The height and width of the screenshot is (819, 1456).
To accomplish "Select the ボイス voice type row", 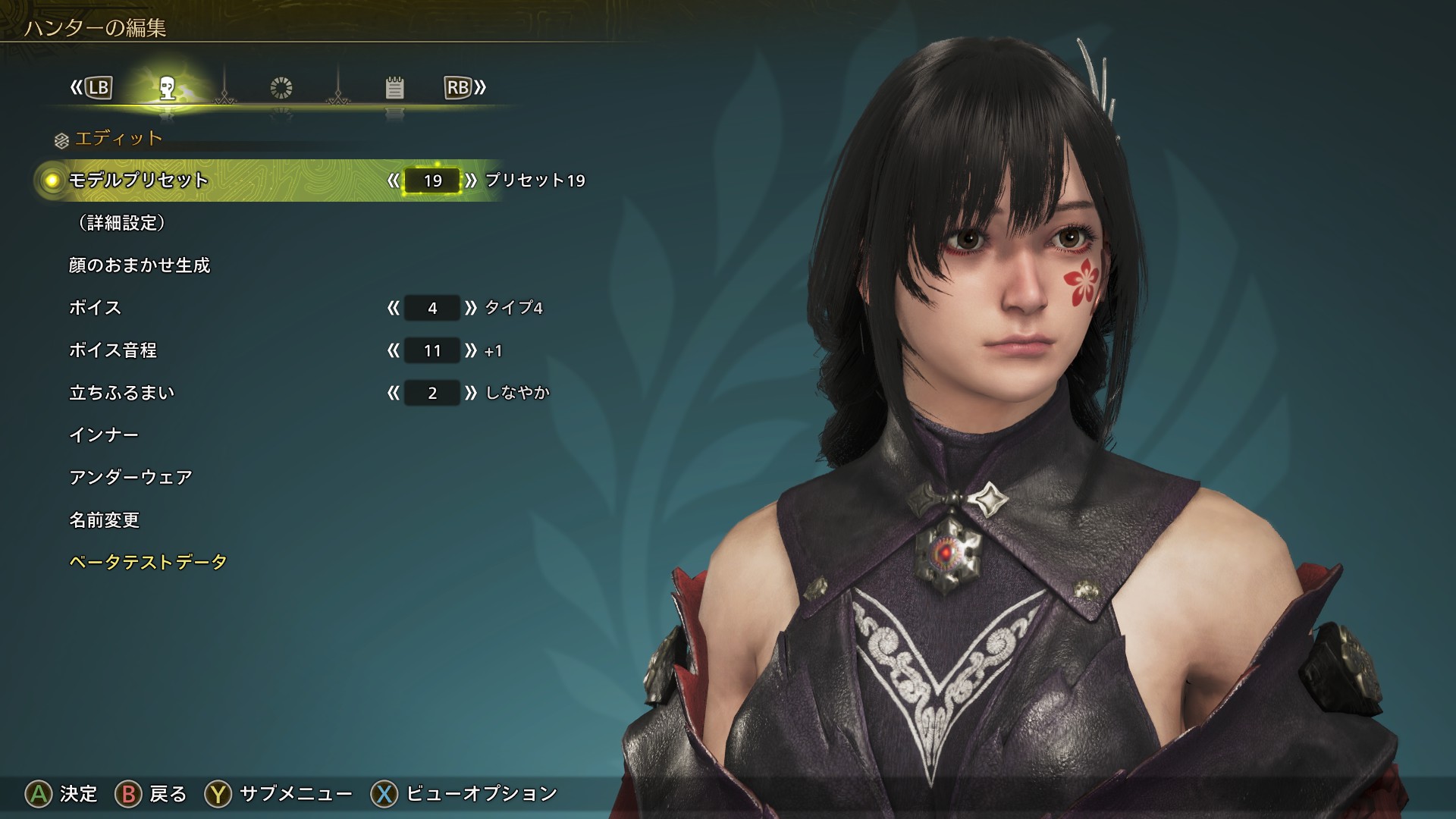I will (x=96, y=308).
